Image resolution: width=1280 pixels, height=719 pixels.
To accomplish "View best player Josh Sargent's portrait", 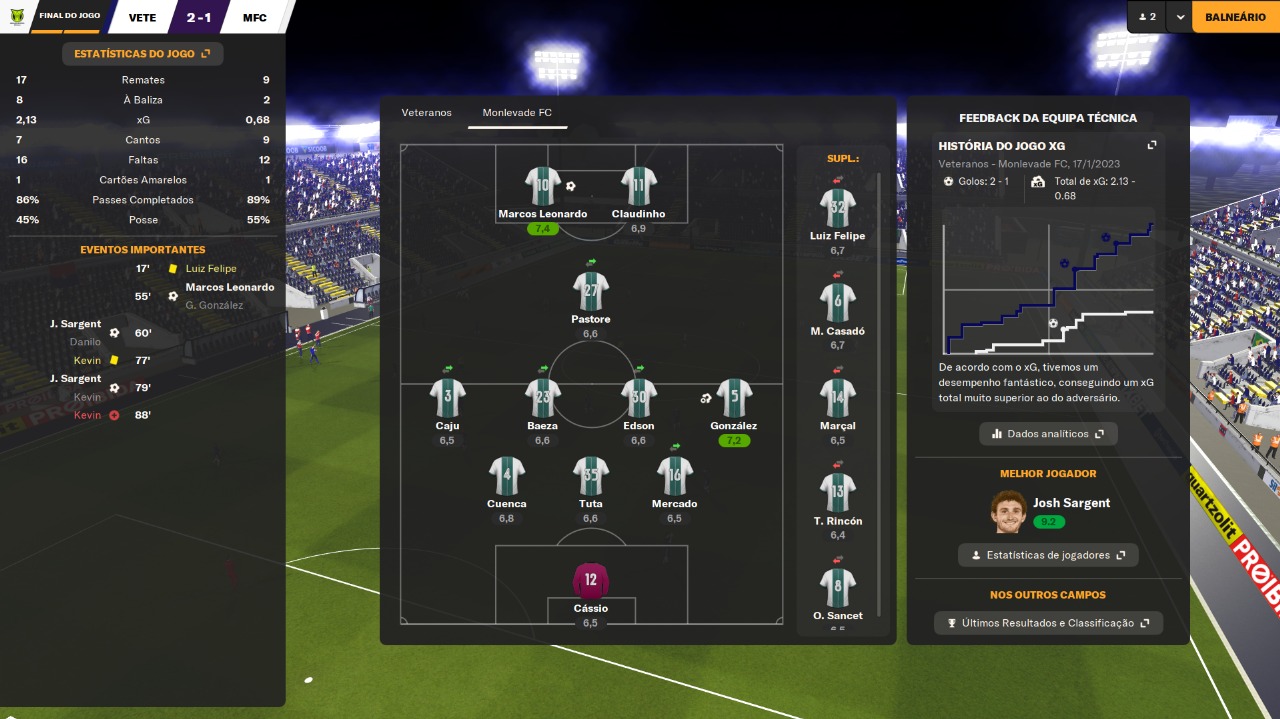I will pos(1010,511).
